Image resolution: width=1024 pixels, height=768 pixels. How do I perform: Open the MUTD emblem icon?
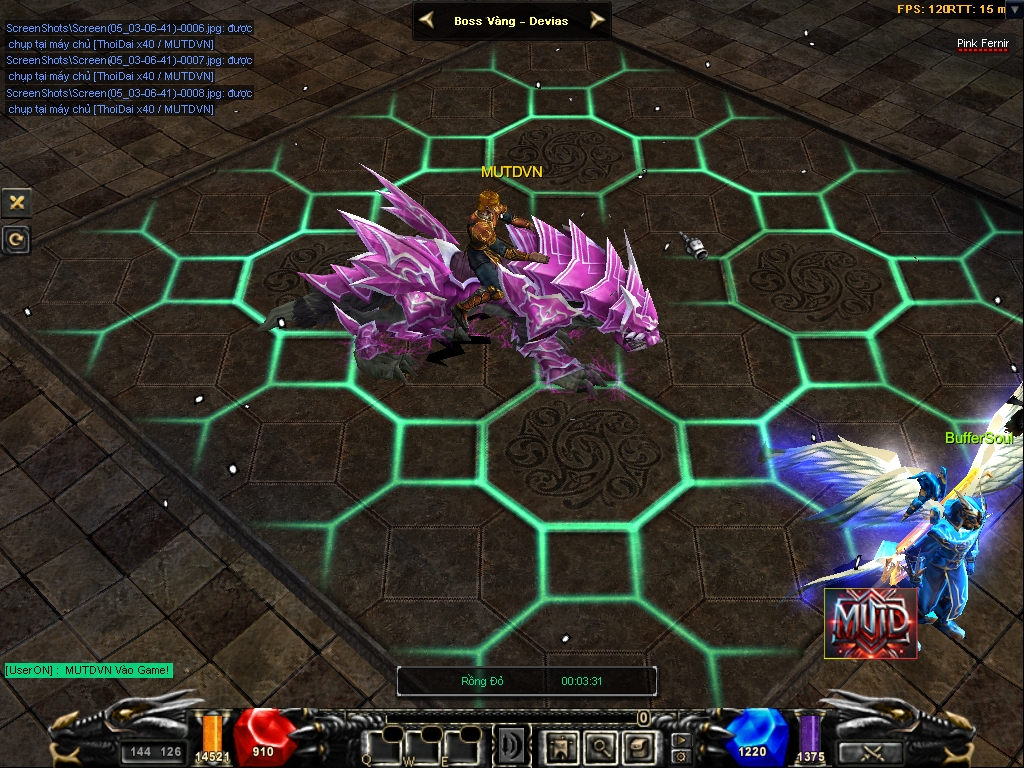(x=870, y=623)
